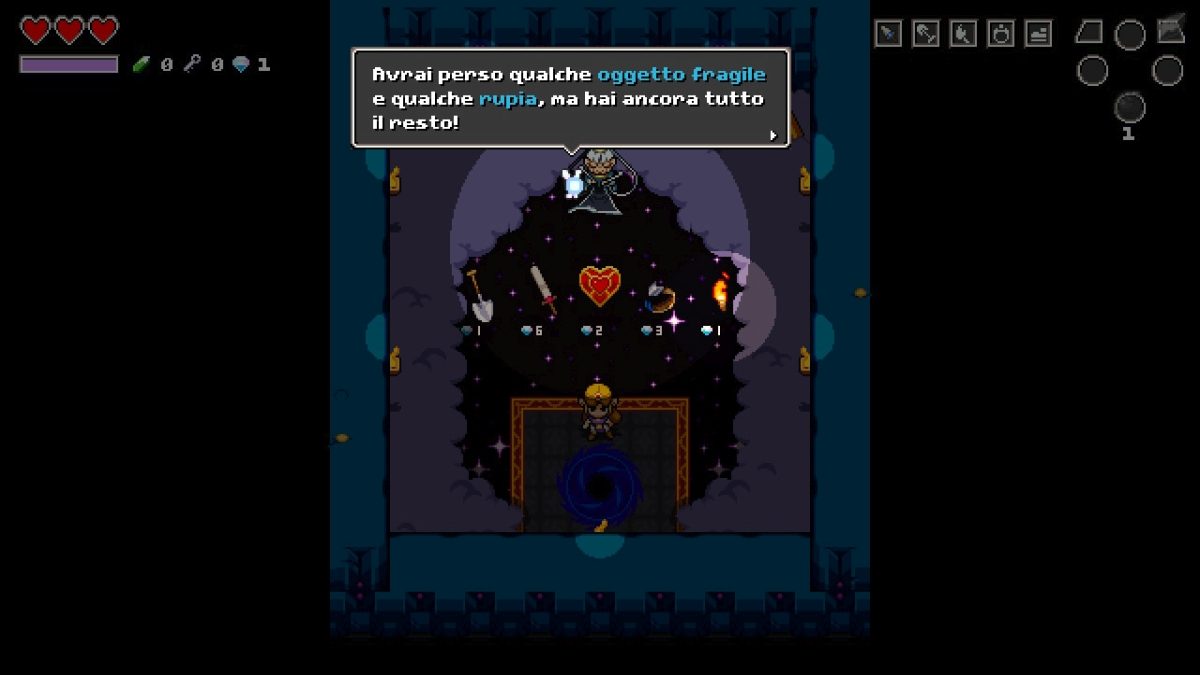Select the bottom item slot showing 1
The width and height of the screenshot is (1200, 675).
[1129, 108]
